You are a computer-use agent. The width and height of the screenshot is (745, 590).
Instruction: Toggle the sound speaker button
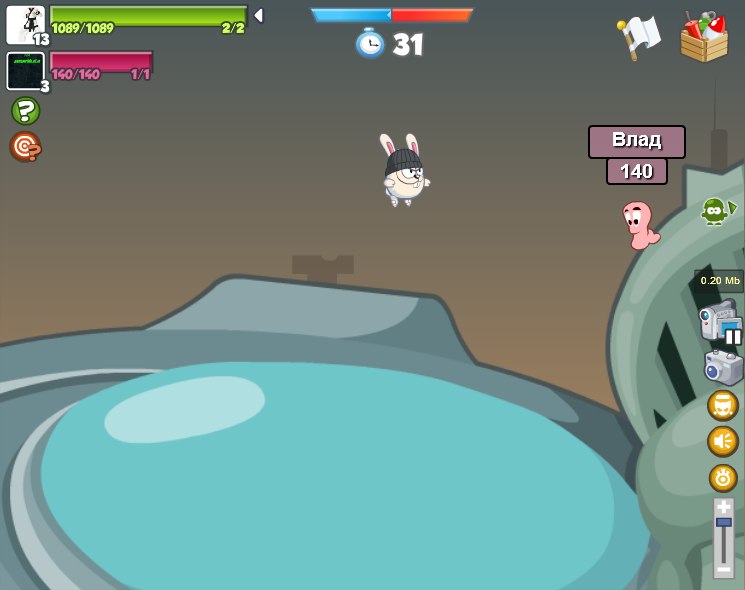pos(722,441)
